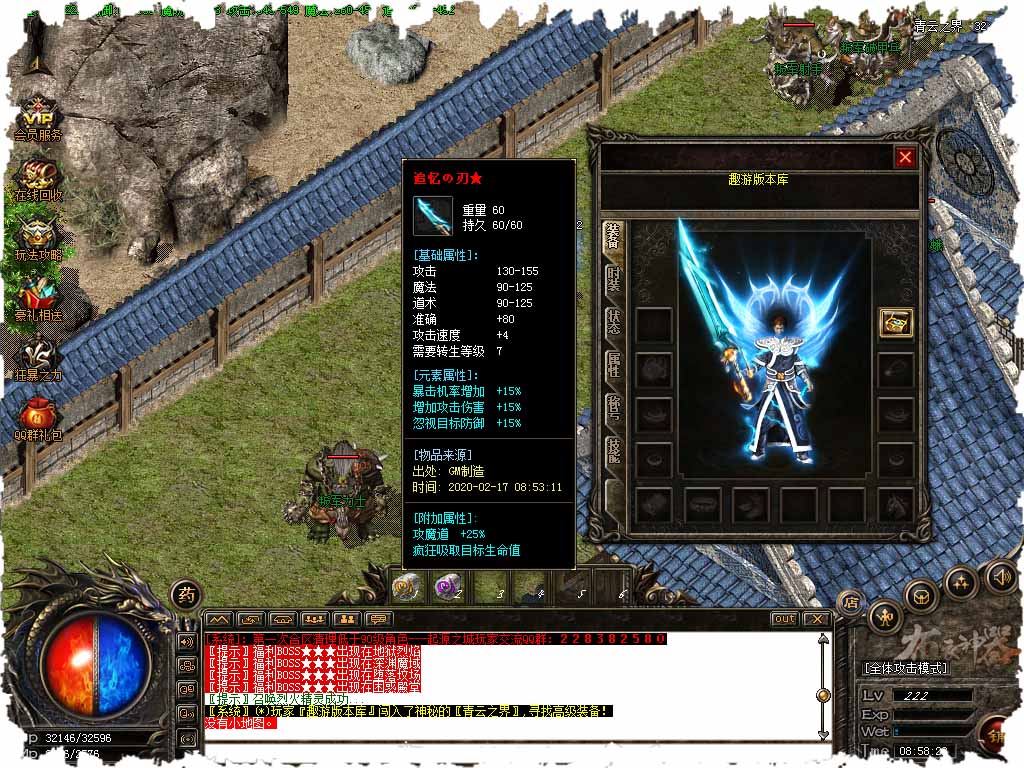Activate the 狂暴之力 berserk power icon

click(38, 358)
